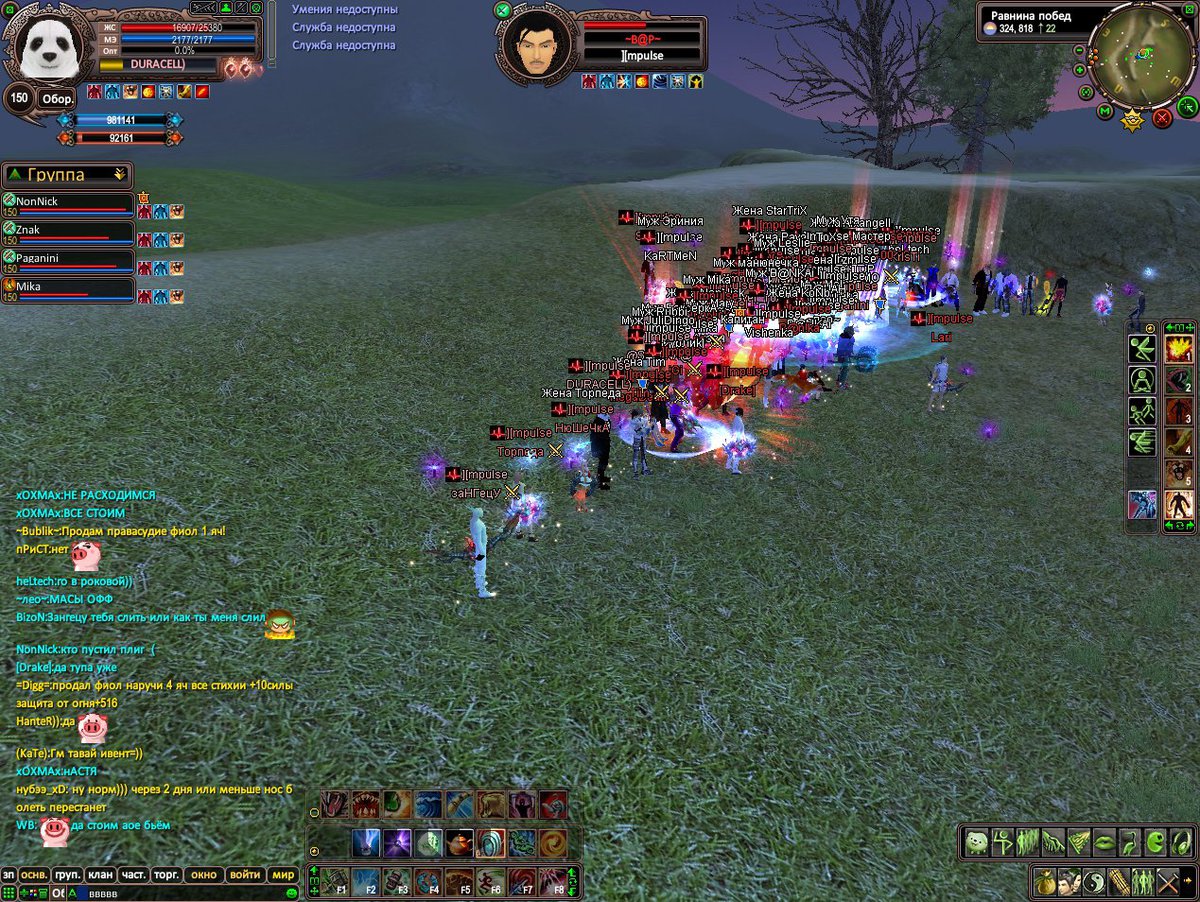Use the F1 hotbar skill

[335, 881]
